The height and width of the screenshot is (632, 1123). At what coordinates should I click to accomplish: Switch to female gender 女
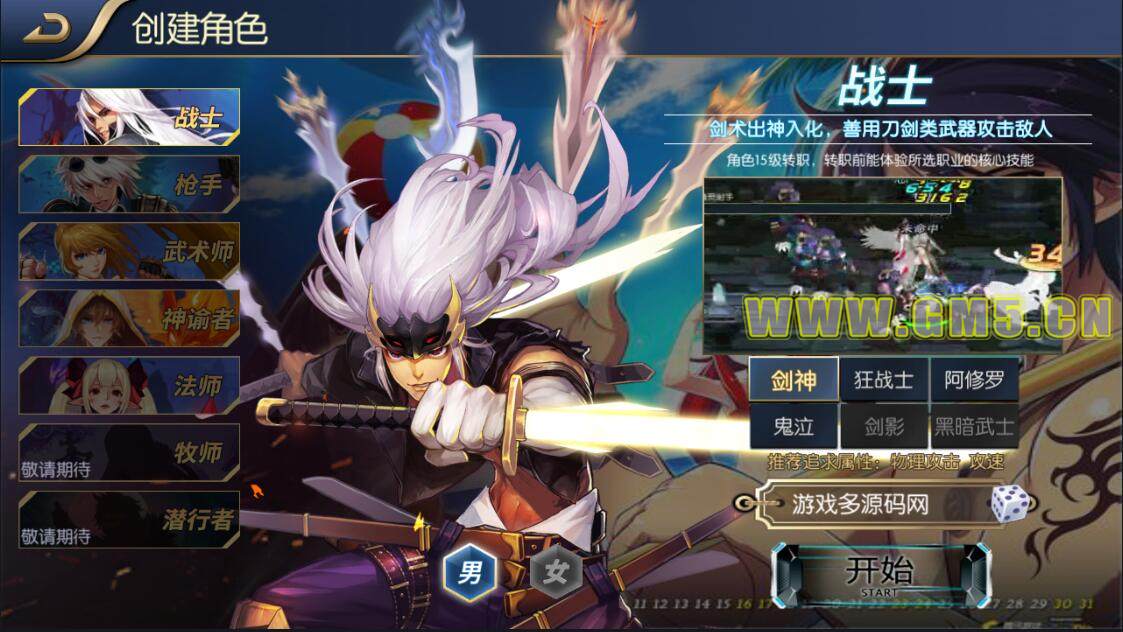556,574
